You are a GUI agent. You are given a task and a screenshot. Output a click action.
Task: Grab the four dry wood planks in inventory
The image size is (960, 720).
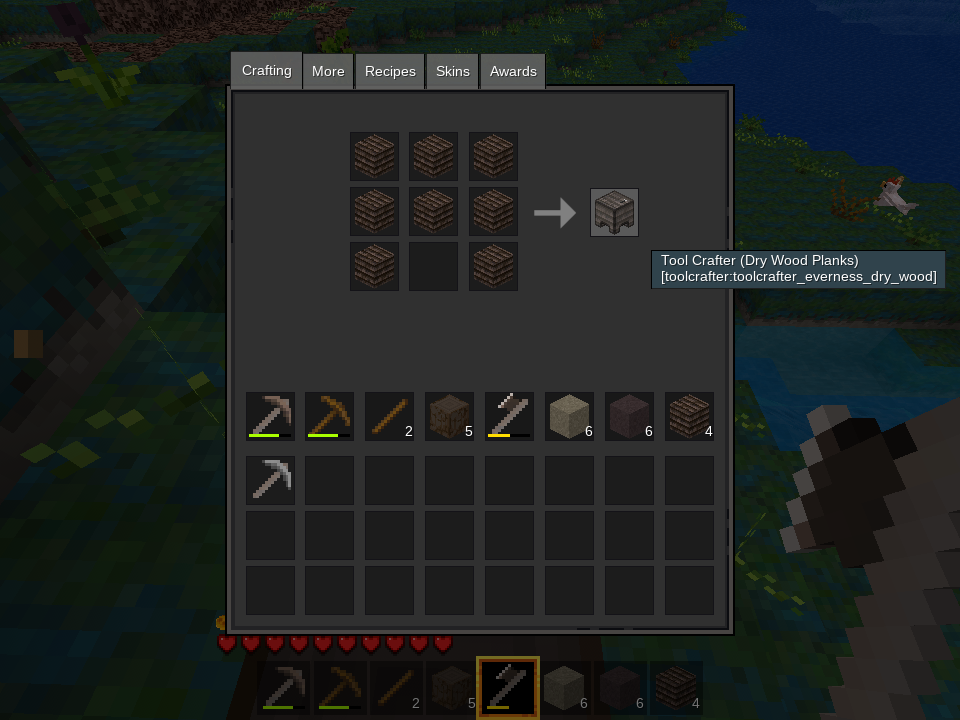tap(690, 416)
